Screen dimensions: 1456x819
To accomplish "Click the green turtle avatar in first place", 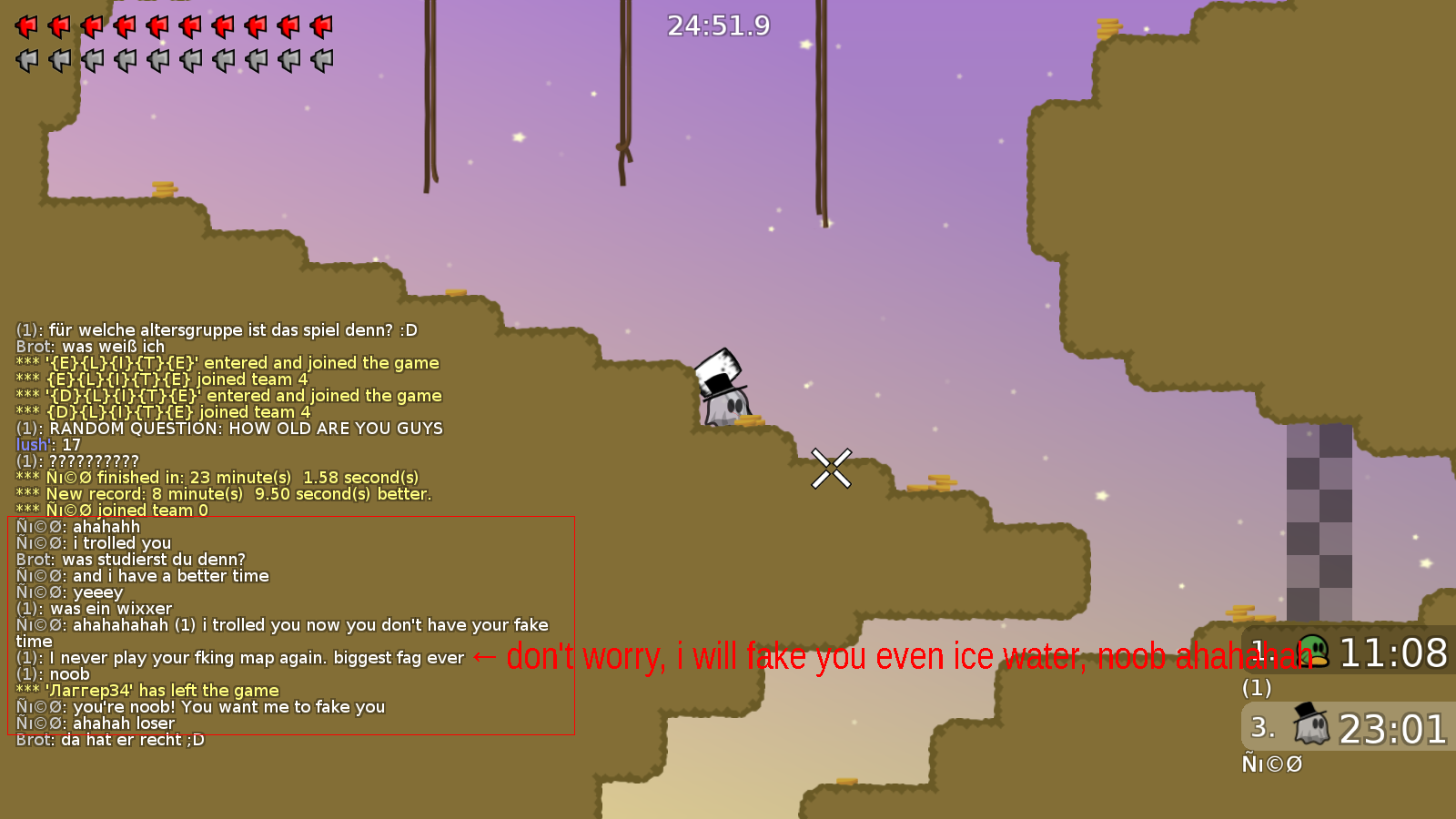I will pos(1312,652).
